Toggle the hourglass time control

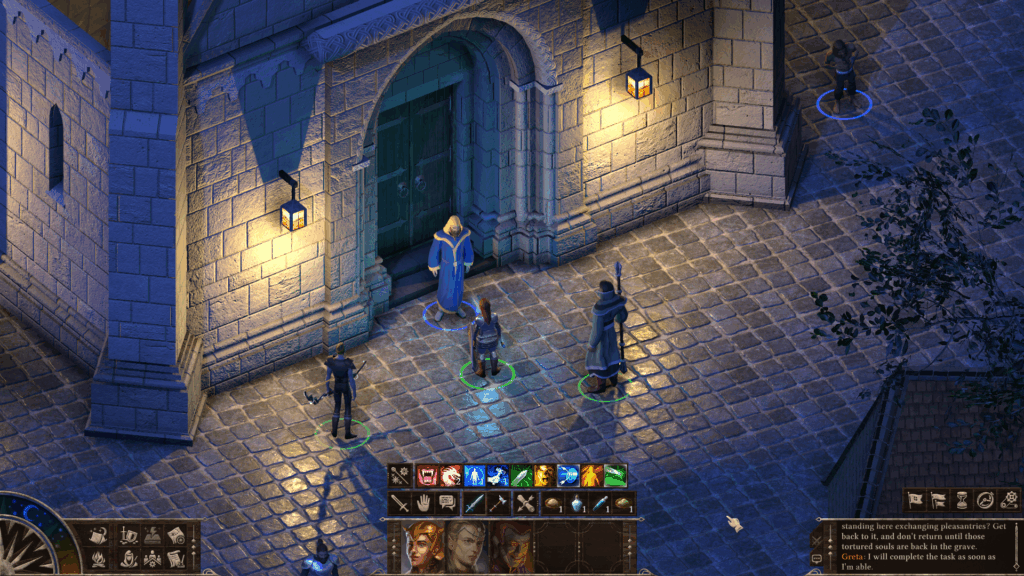tap(962, 499)
